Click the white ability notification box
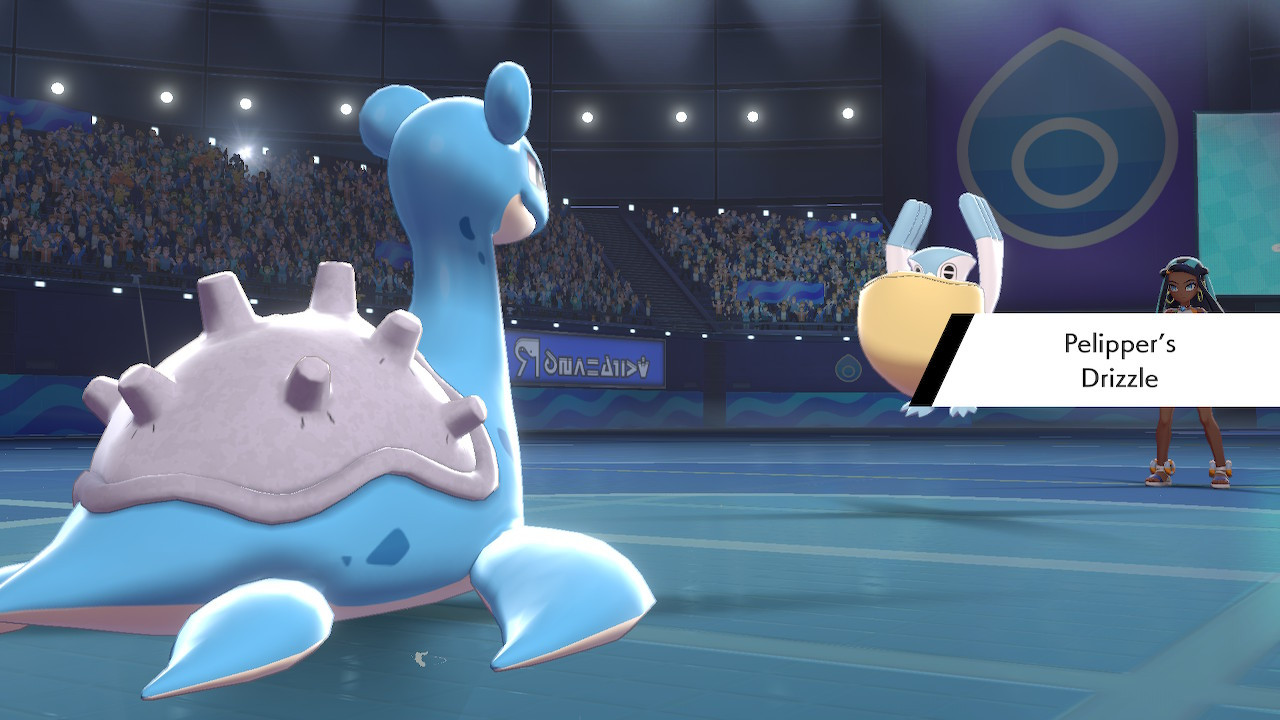 1110,362
